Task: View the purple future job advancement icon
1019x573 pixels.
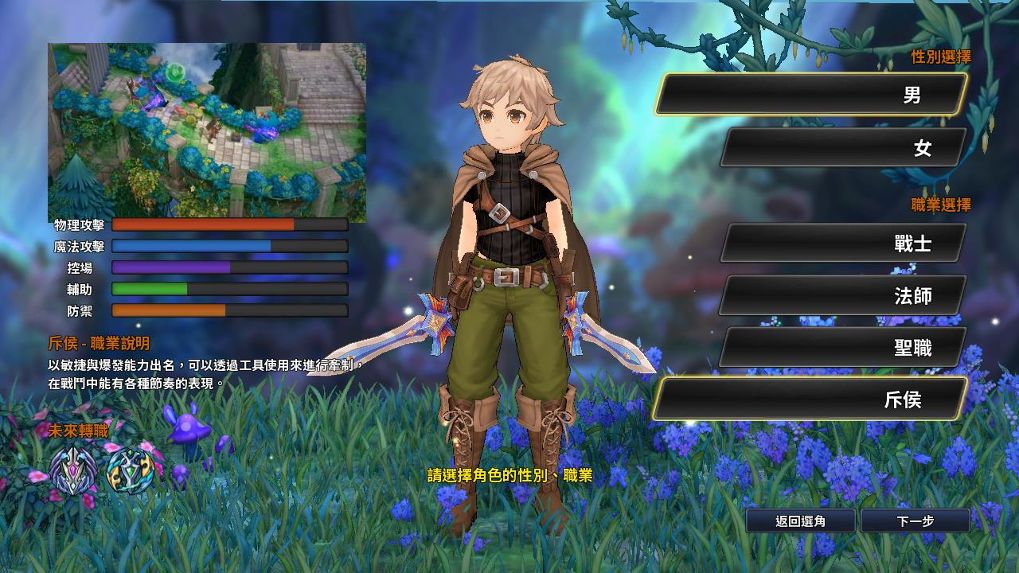Action: (74, 466)
